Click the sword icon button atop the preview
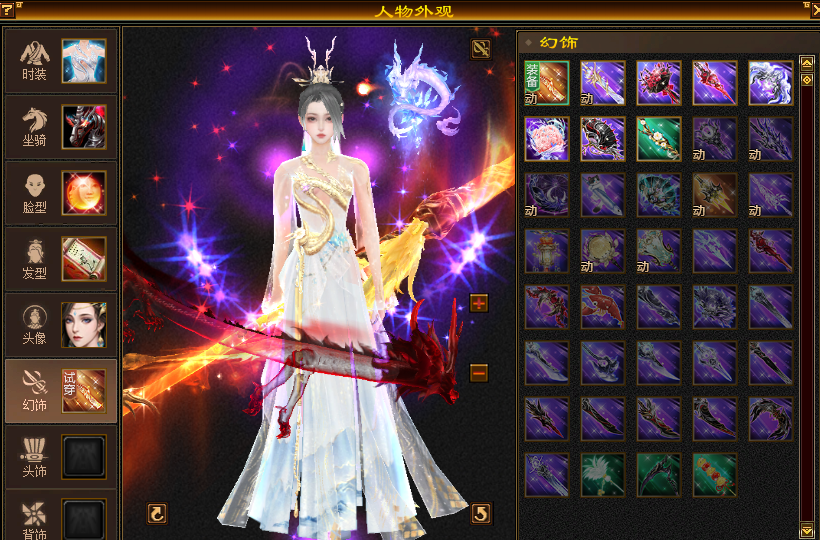The height and width of the screenshot is (540, 820). [481, 48]
